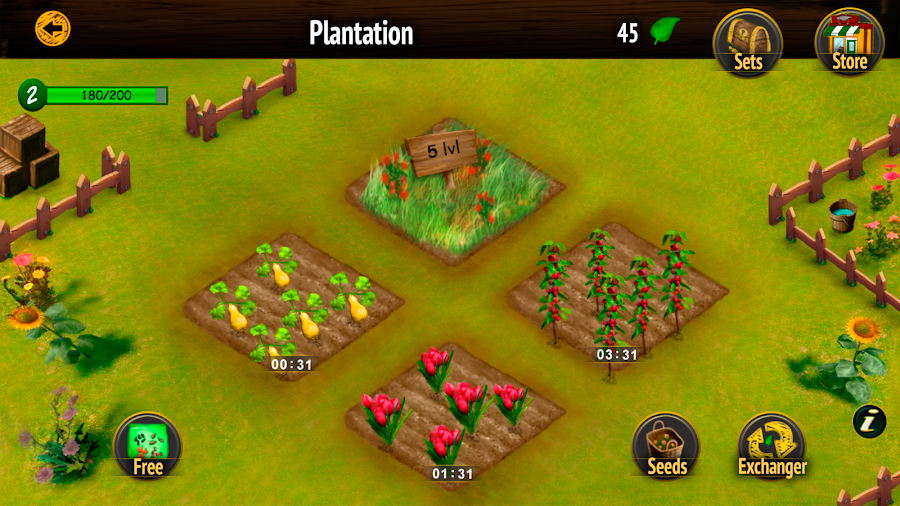
Task: Claim the Free seeds bonus
Action: click(x=147, y=446)
